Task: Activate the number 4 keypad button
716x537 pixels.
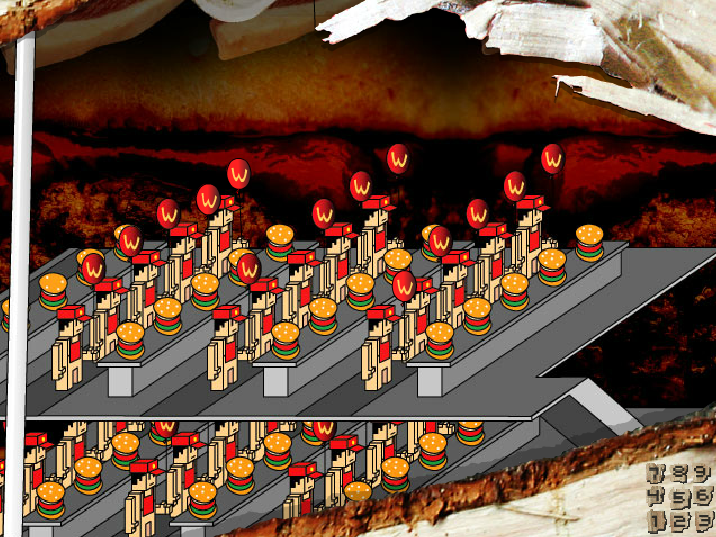Action: [x=656, y=497]
